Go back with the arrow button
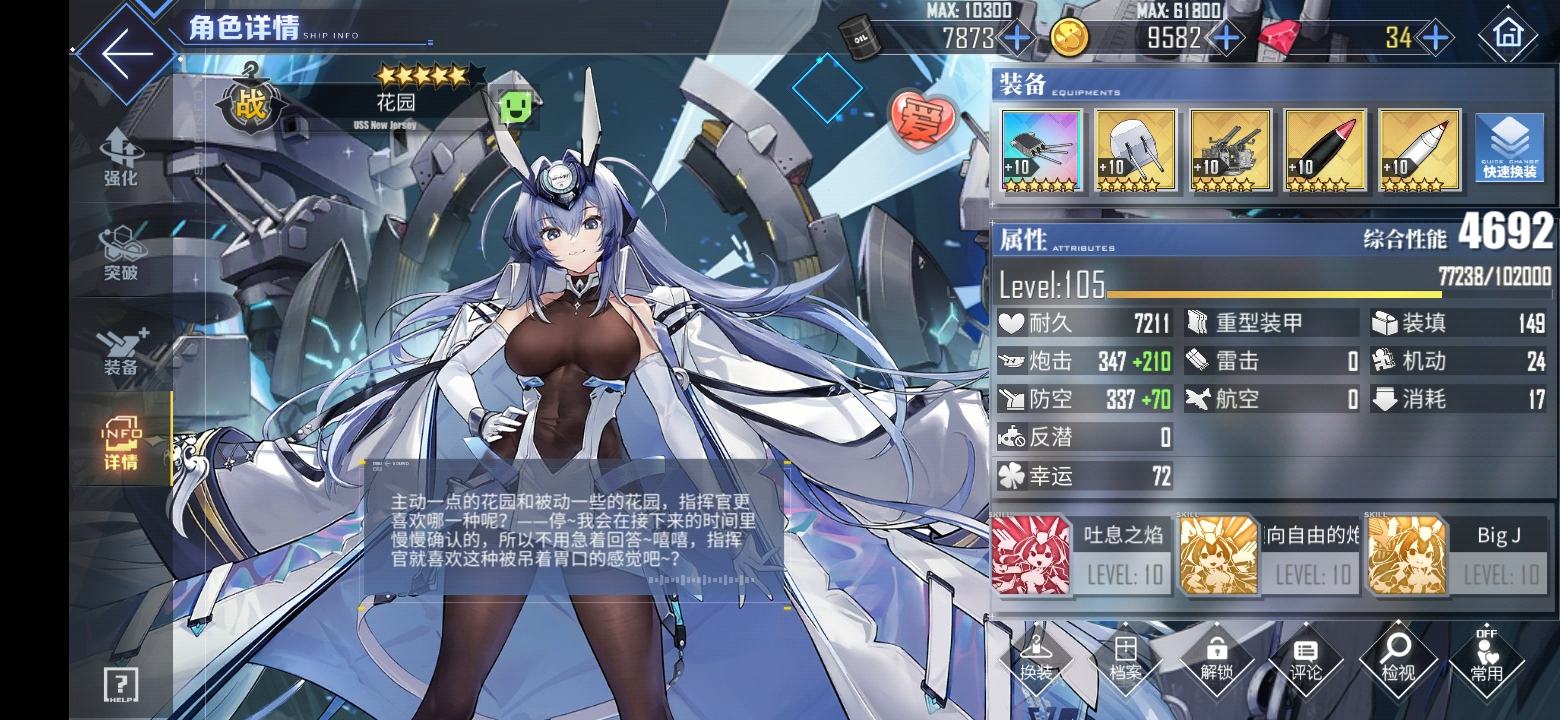 127,50
